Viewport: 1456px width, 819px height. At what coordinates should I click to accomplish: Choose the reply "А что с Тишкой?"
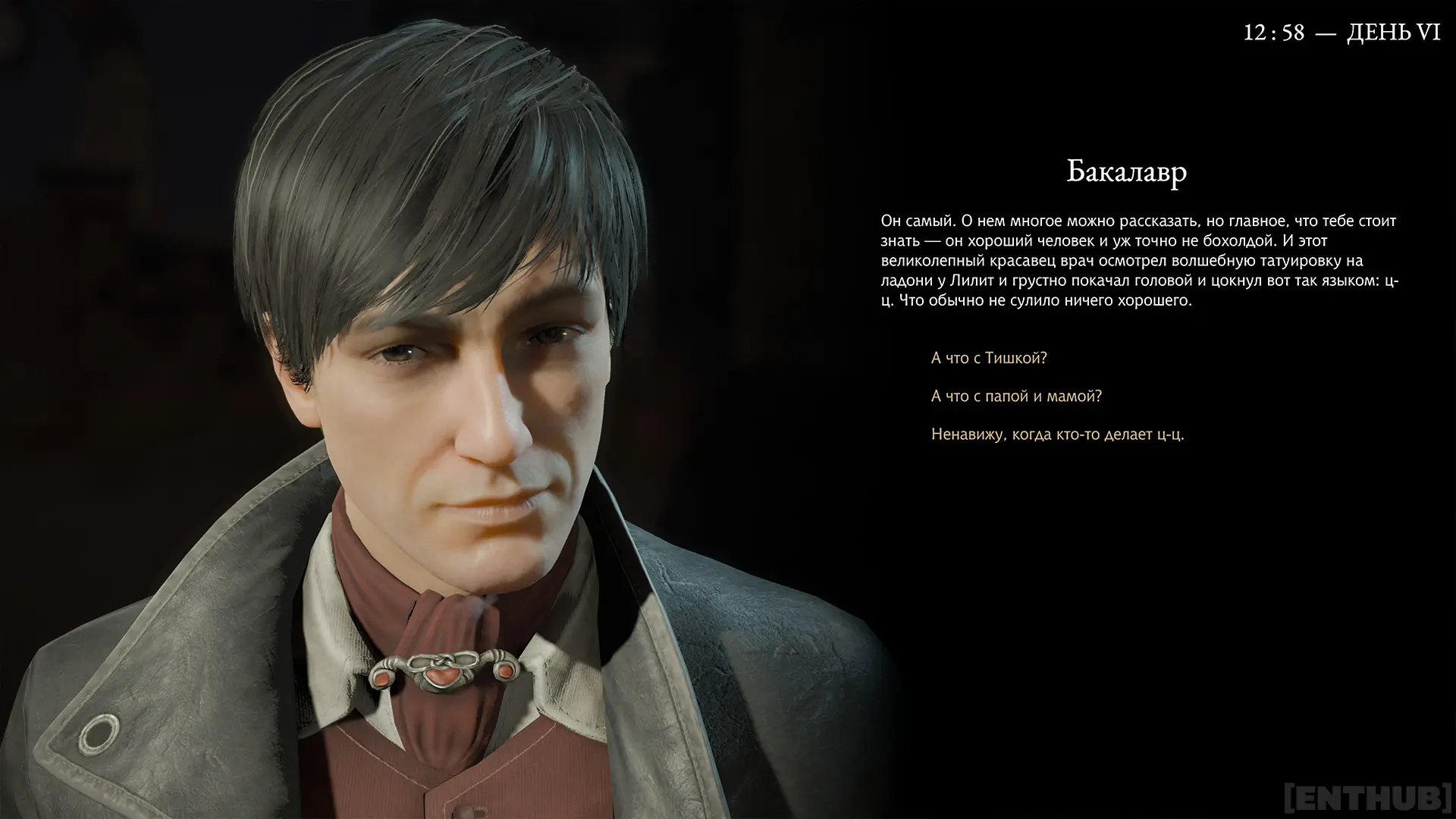[989, 358]
